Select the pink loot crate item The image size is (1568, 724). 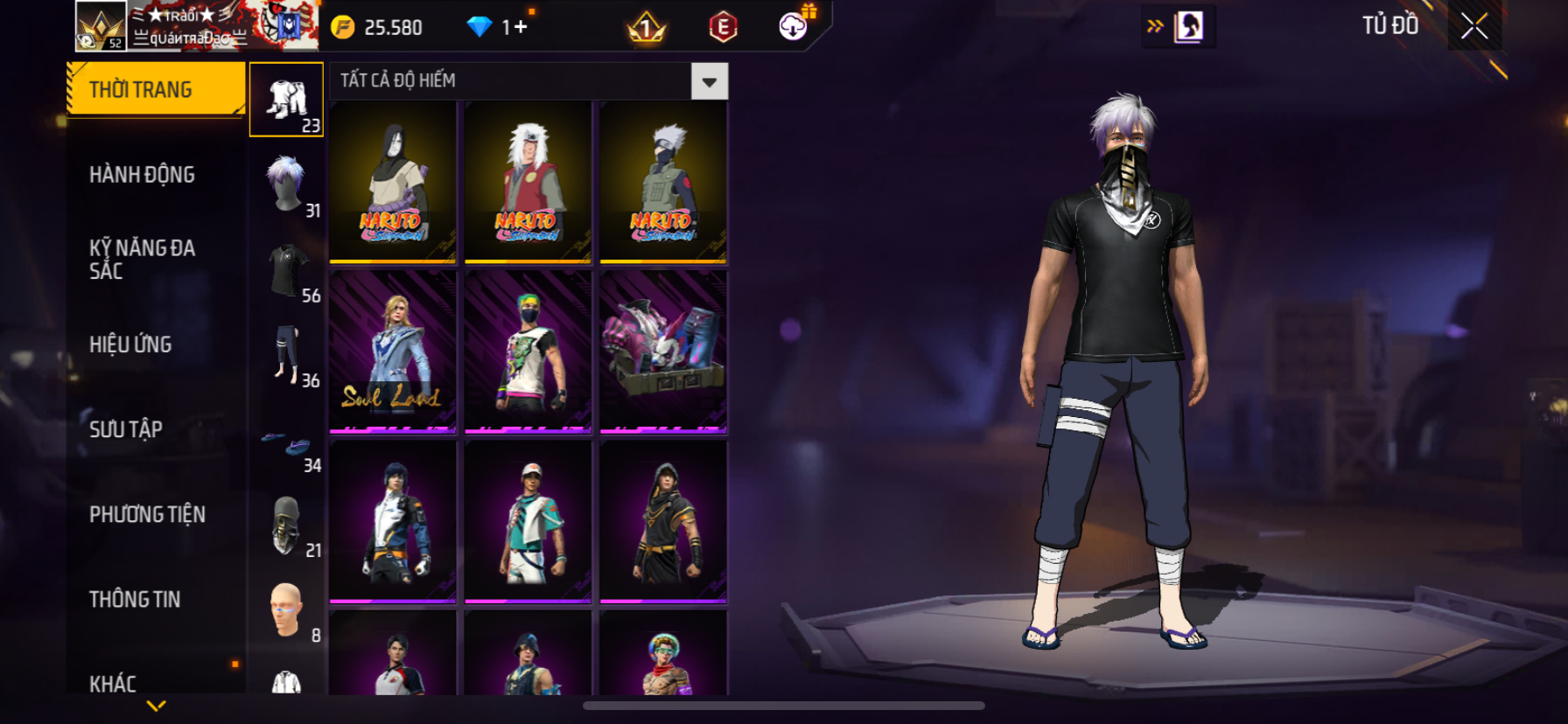[663, 352]
